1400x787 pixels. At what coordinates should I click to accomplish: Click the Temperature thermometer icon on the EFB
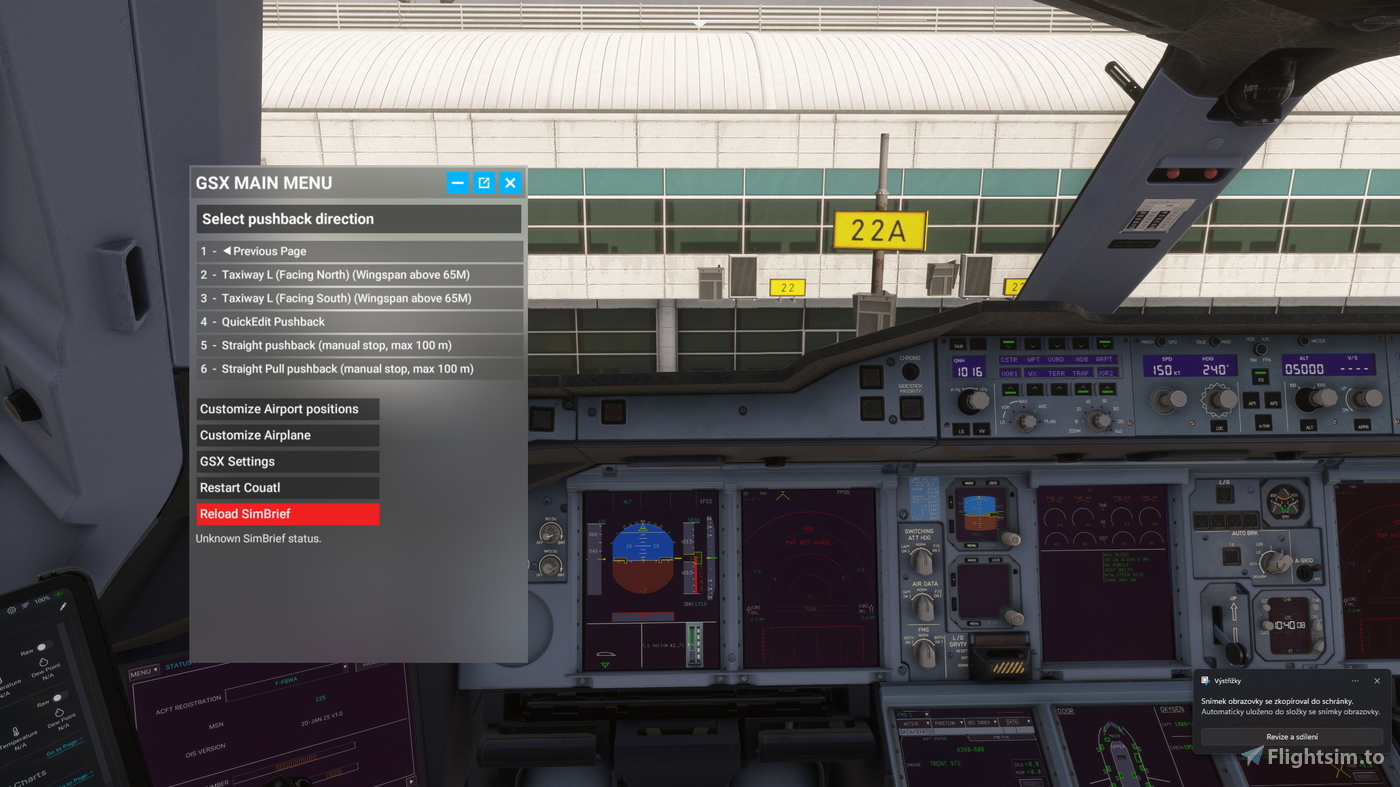[15, 733]
